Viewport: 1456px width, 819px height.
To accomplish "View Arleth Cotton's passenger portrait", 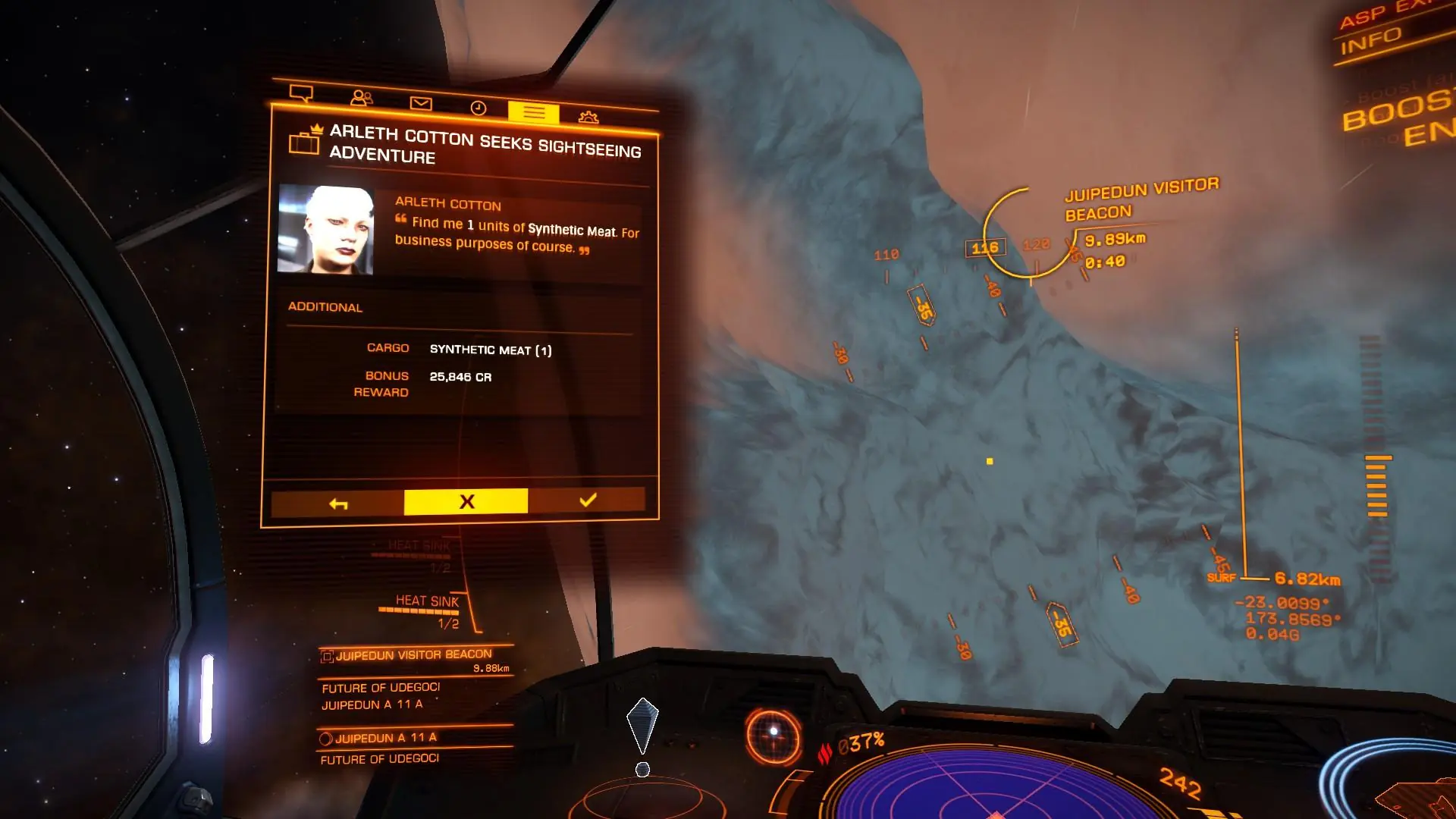I will pyautogui.click(x=325, y=229).
